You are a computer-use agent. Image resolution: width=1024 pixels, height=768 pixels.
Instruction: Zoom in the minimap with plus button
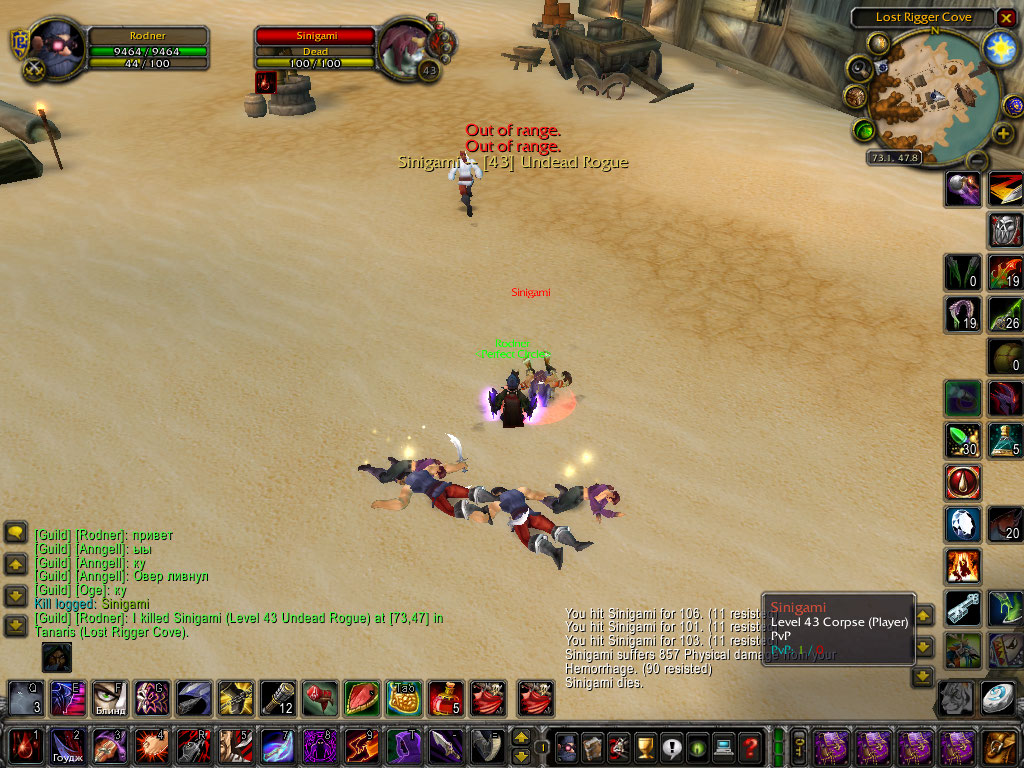(1003, 133)
